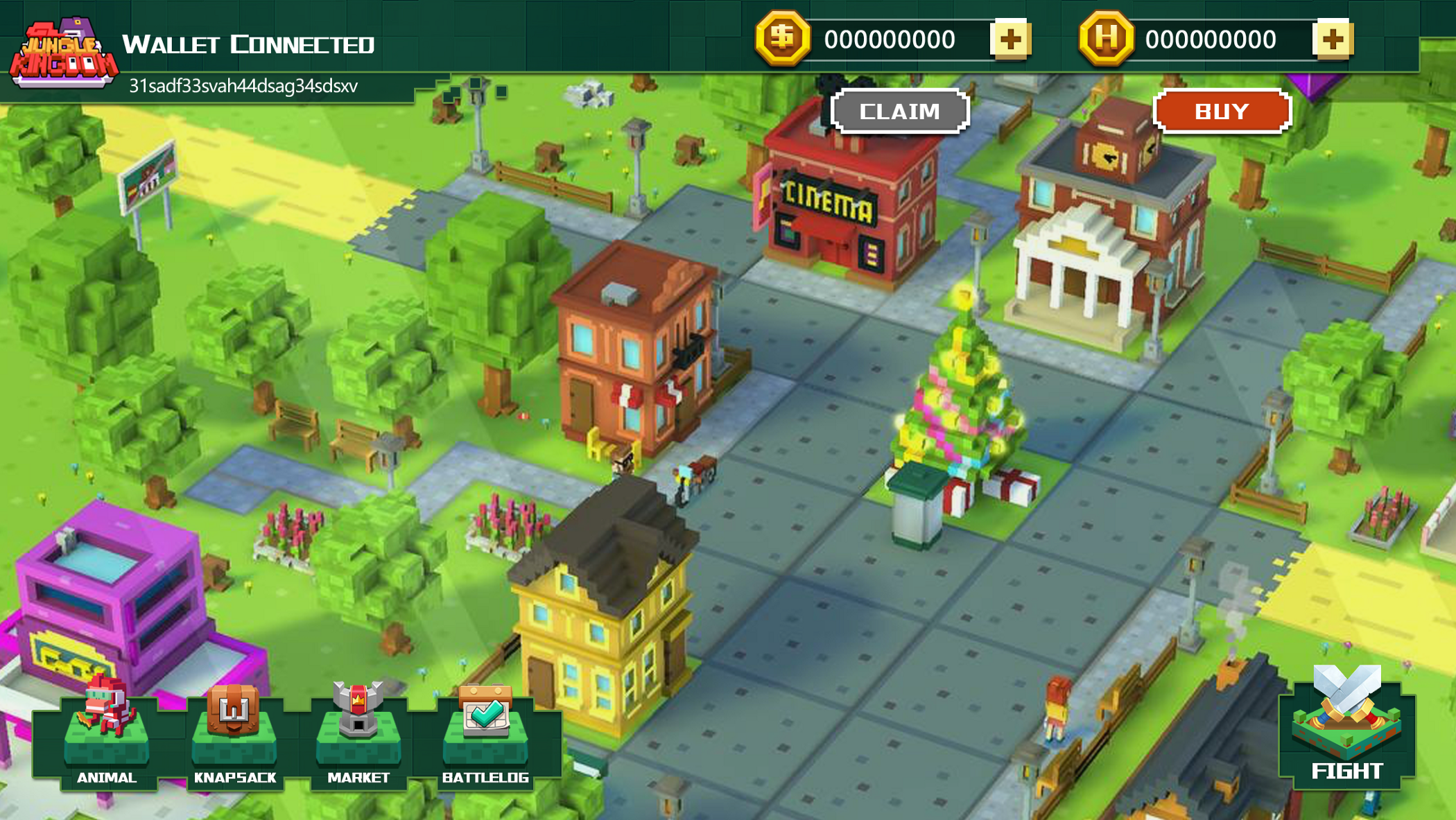Click the gray CLAIM button
The width and height of the screenshot is (1456, 820).
pyautogui.click(x=899, y=111)
